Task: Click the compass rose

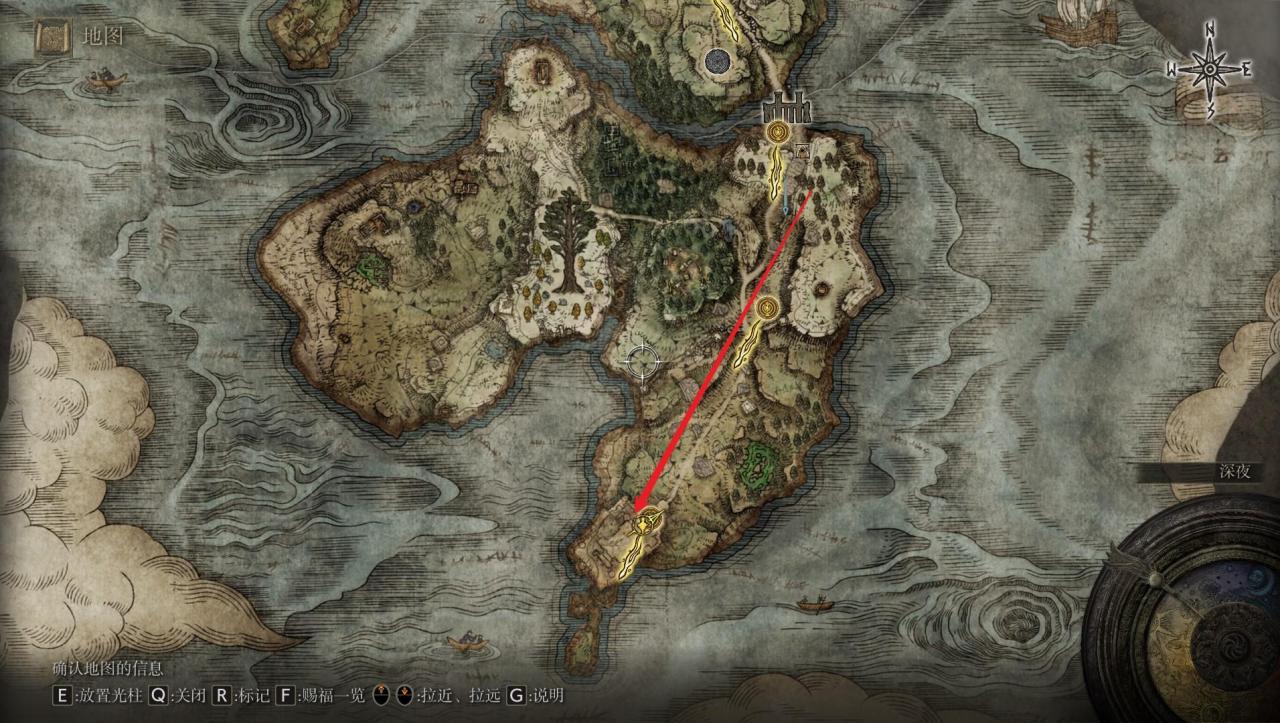Action: pyautogui.click(x=1210, y=69)
